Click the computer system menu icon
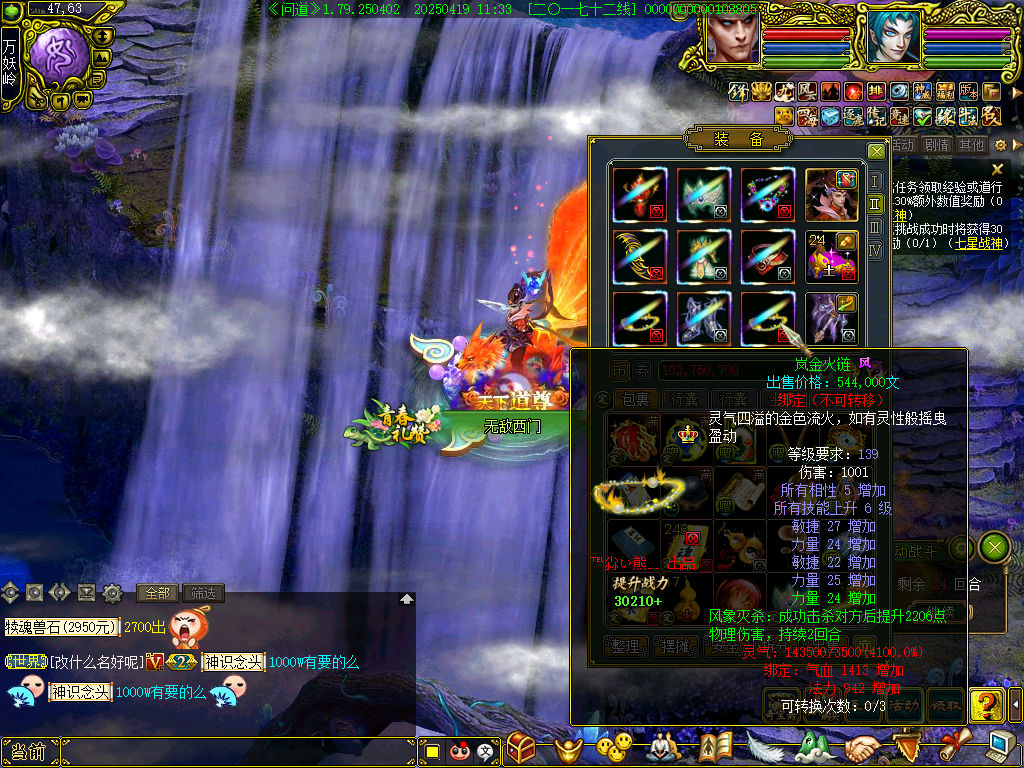The image size is (1024, 768). pyautogui.click(x=1000, y=745)
